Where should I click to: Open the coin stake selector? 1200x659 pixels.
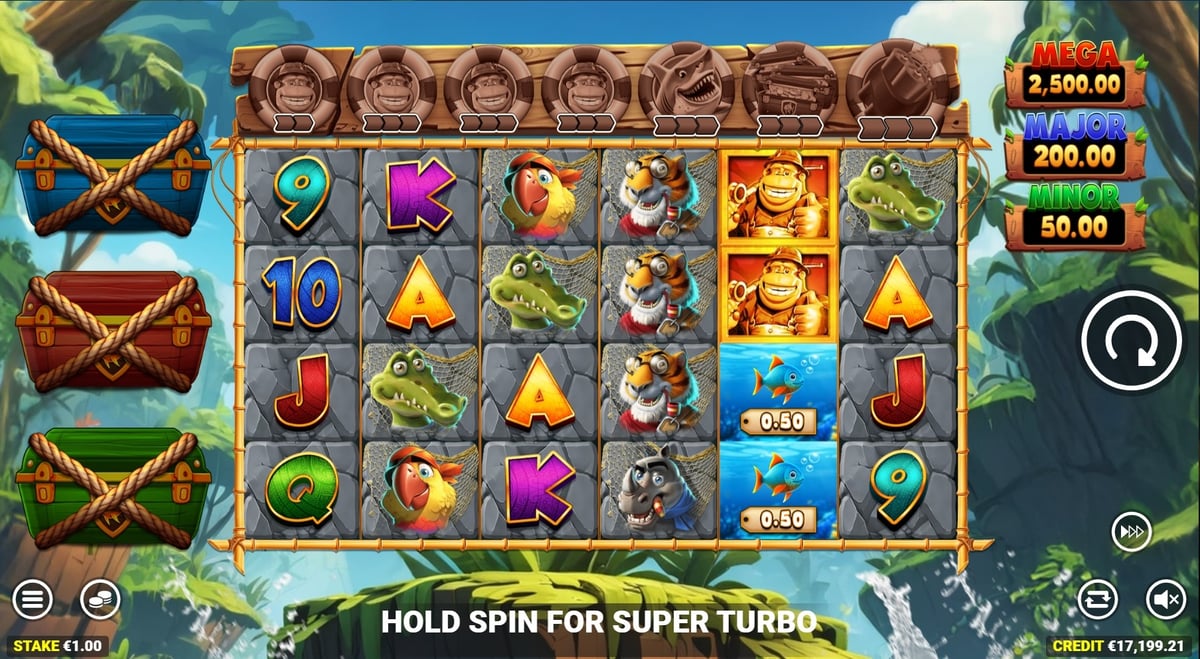[x=100, y=600]
